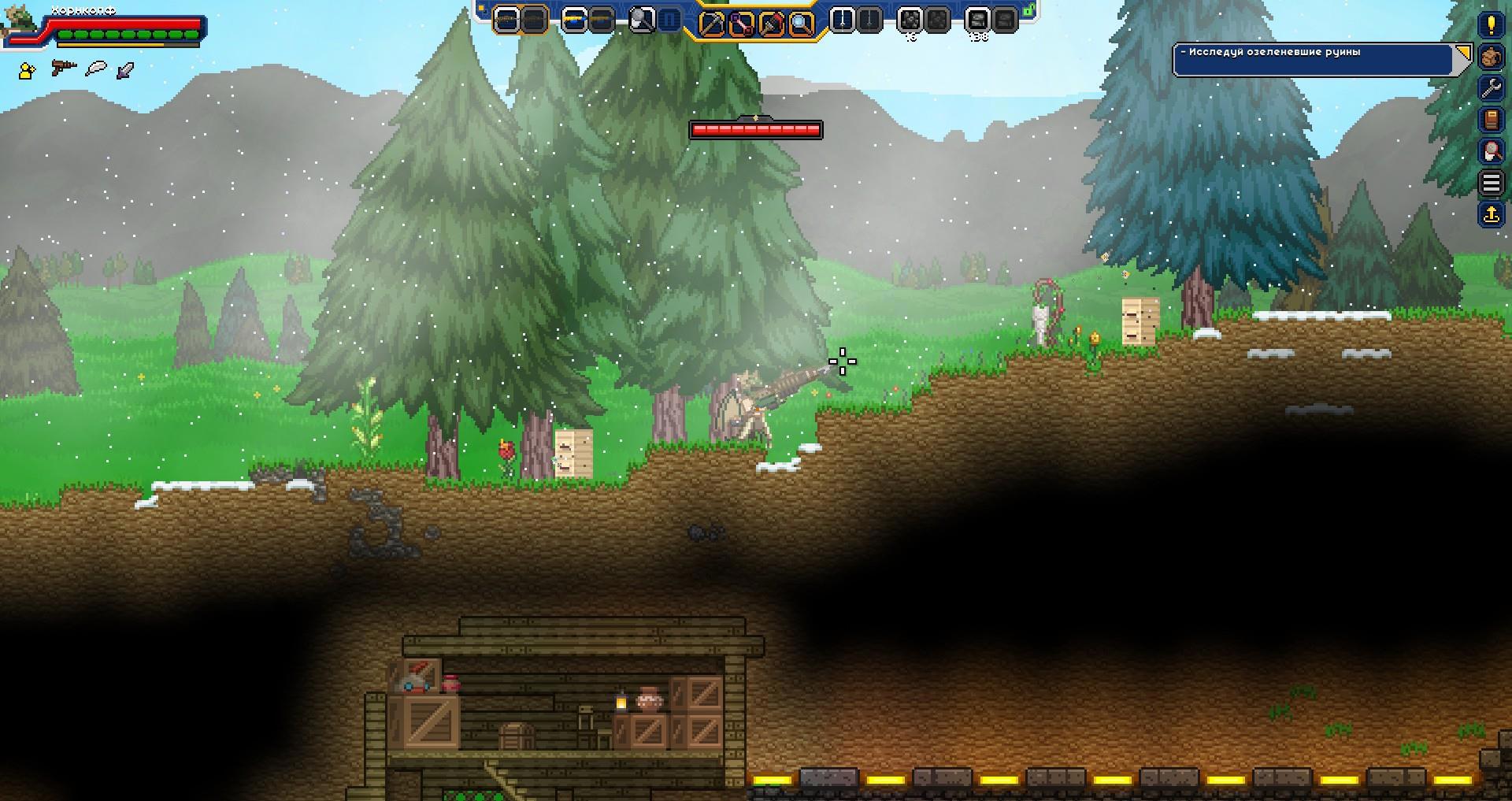
Task: Open the crafting wrench icon
Action: [1491, 88]
